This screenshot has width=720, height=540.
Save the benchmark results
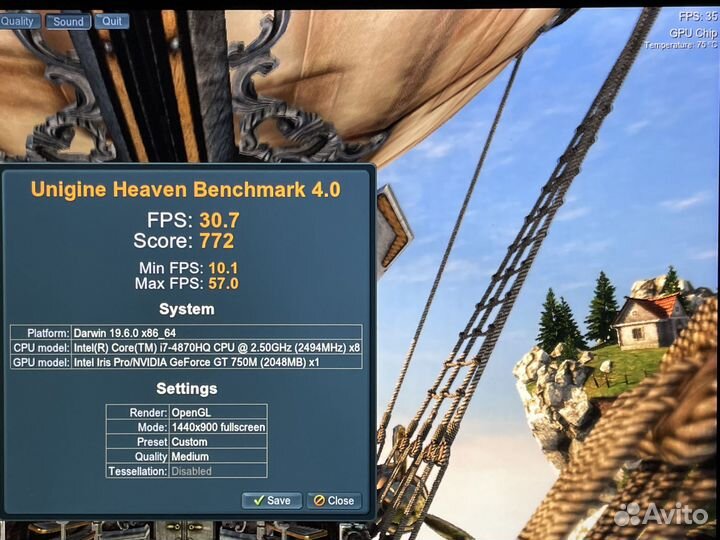(x=272, y=500)
